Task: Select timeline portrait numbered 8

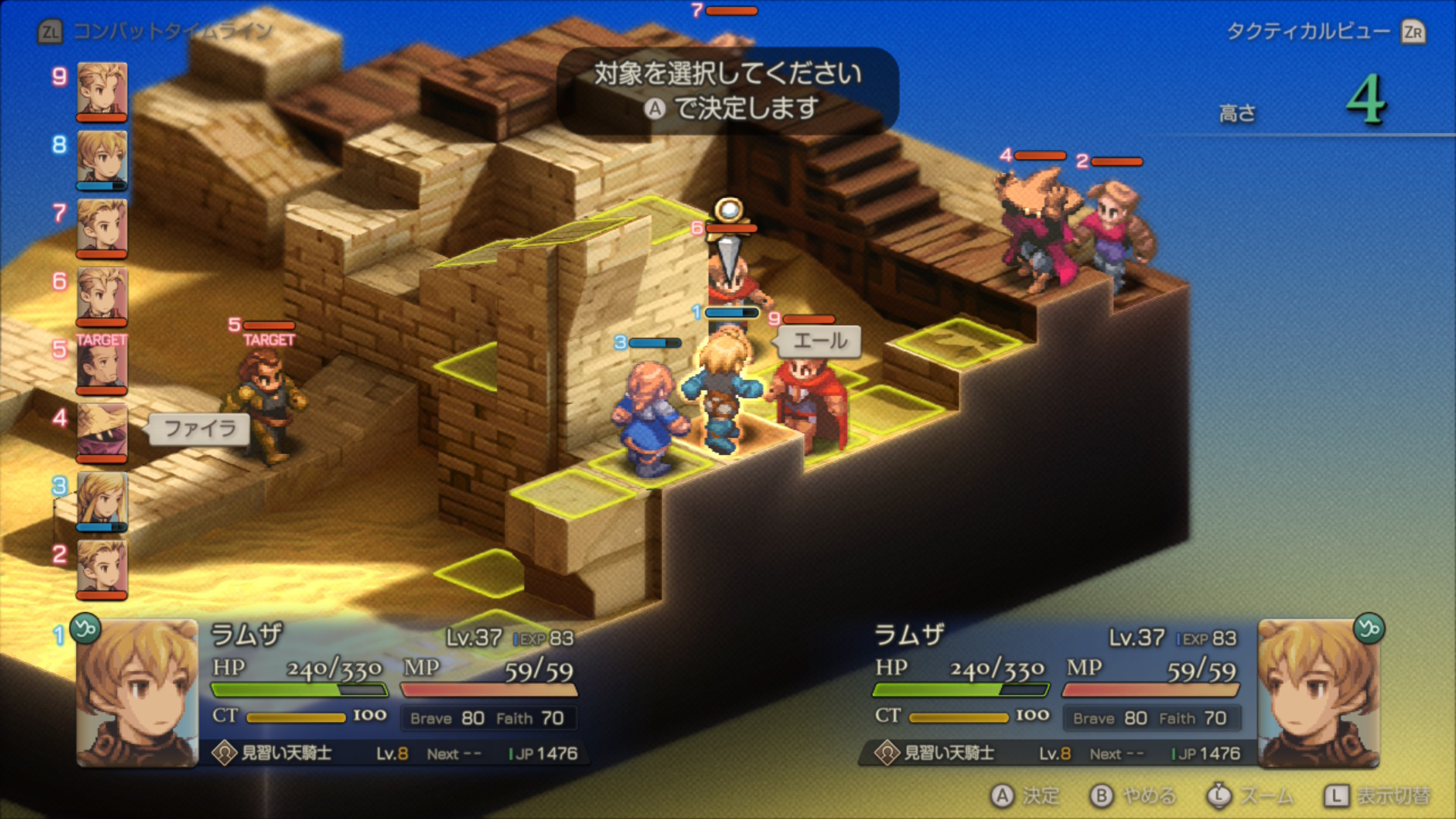Action: click(x=102, y=158)
